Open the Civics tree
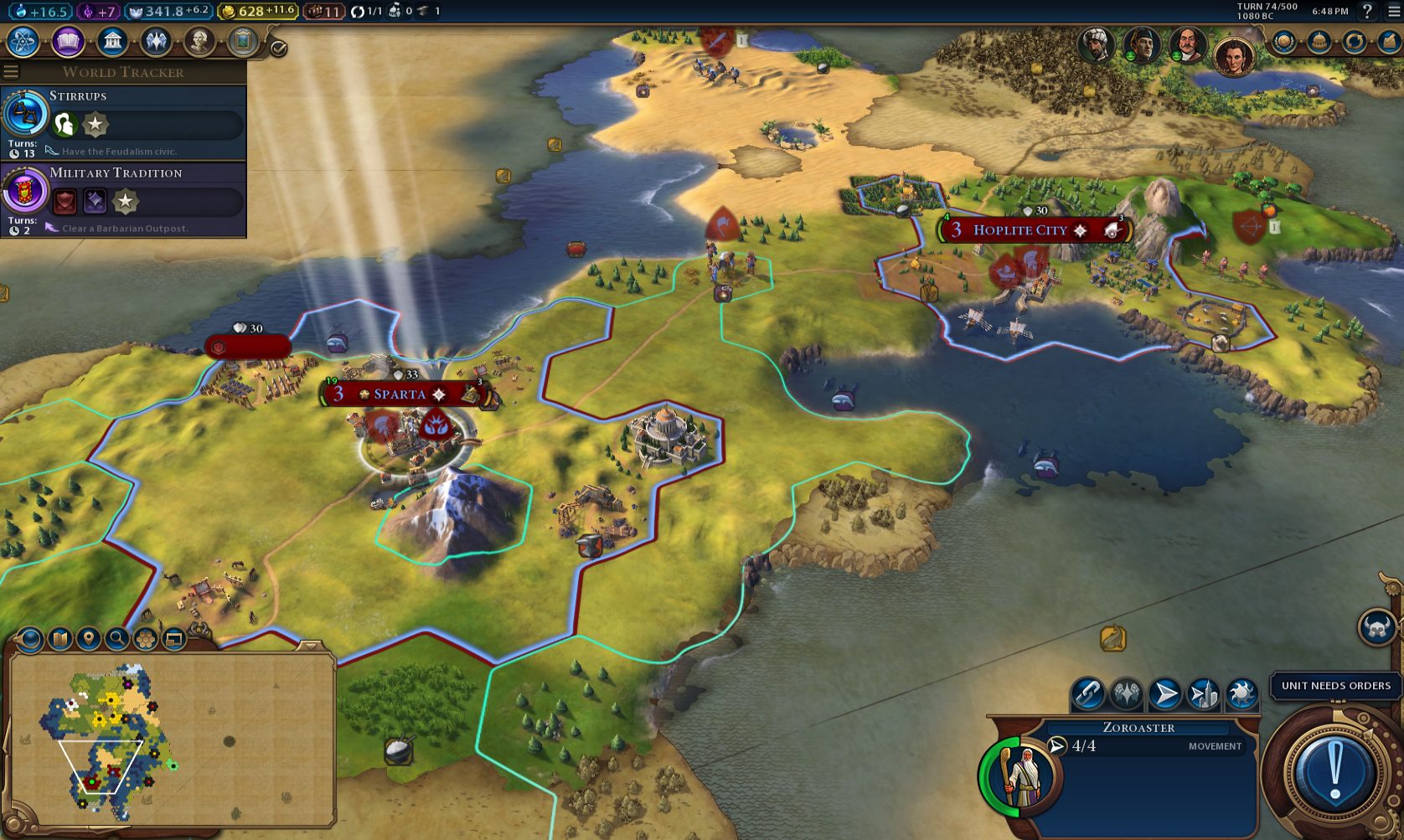Viewport: 1404px width, 840px height. pos(67,40)
